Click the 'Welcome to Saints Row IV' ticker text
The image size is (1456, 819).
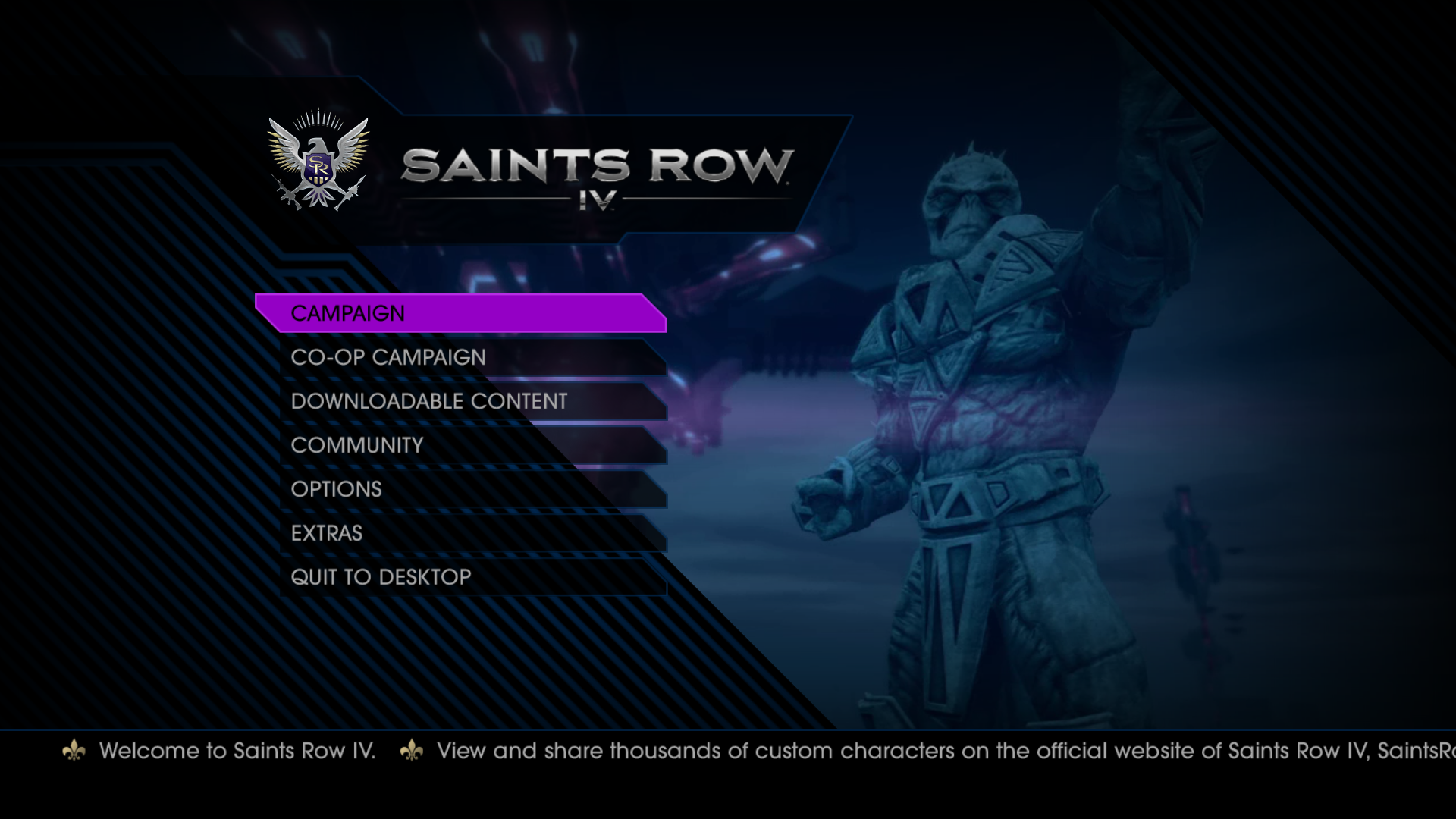[239, 752]
